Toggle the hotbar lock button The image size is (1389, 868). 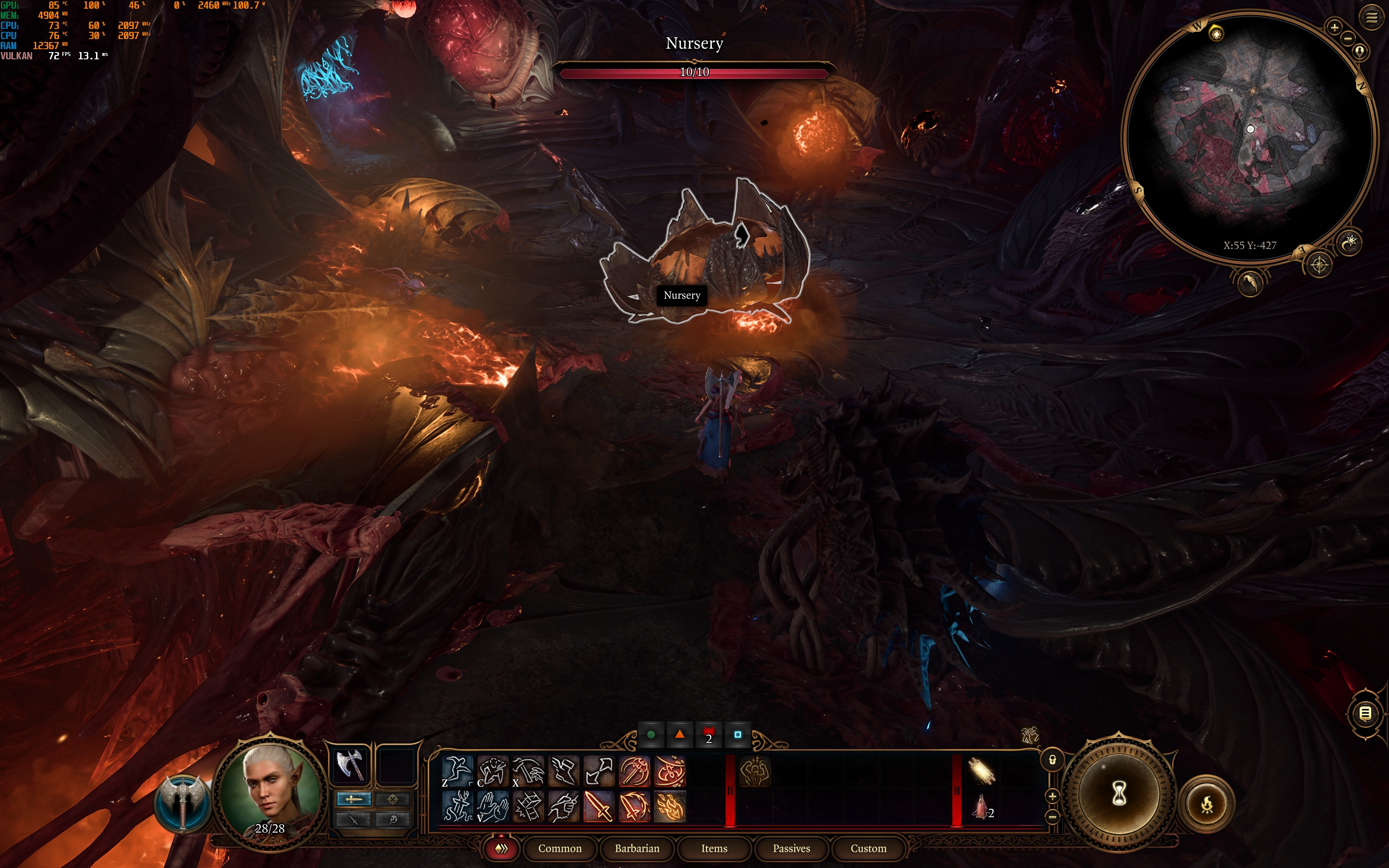tap(1052, 760)
